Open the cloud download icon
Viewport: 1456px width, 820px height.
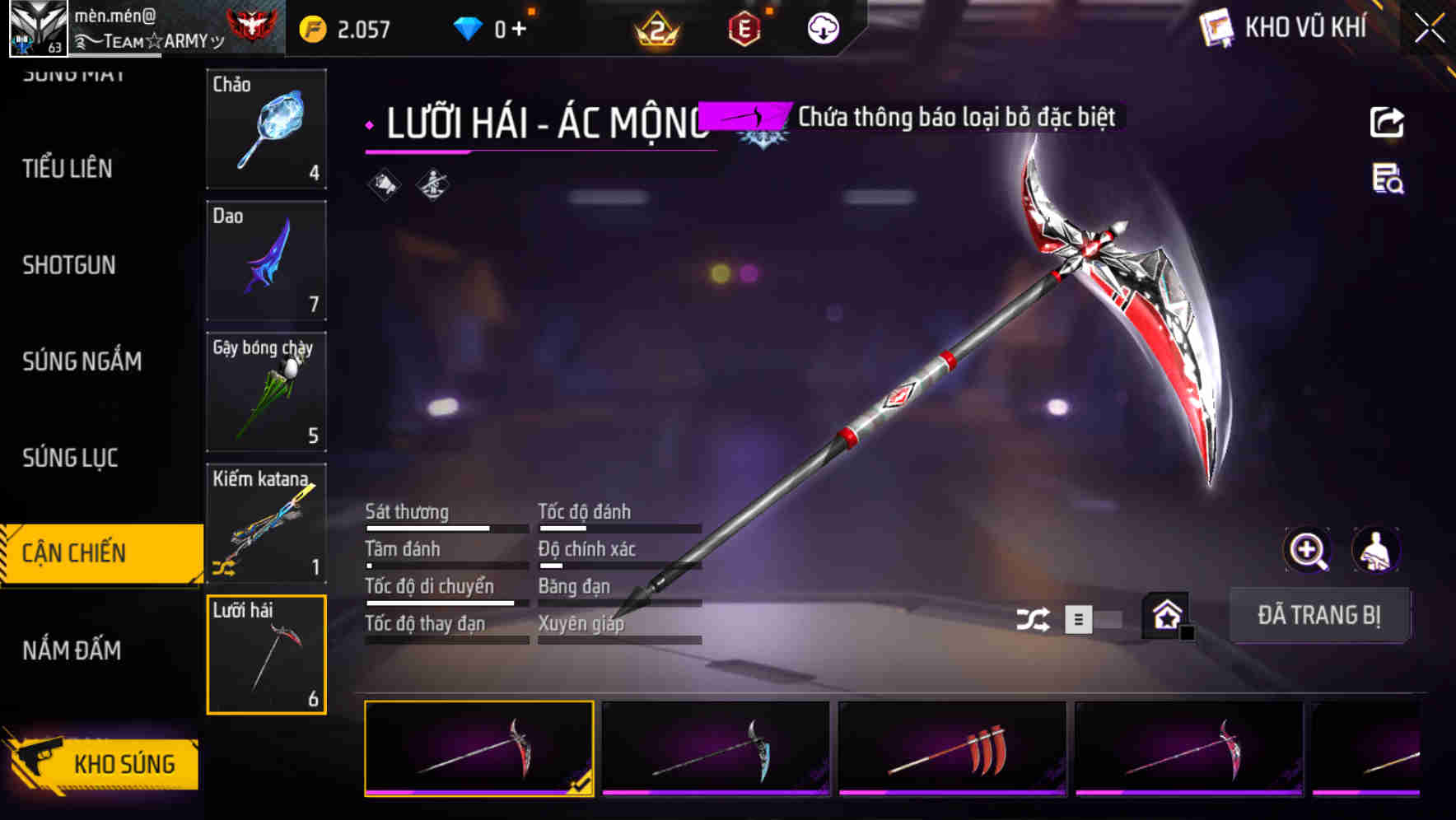(x=821, y=28)
